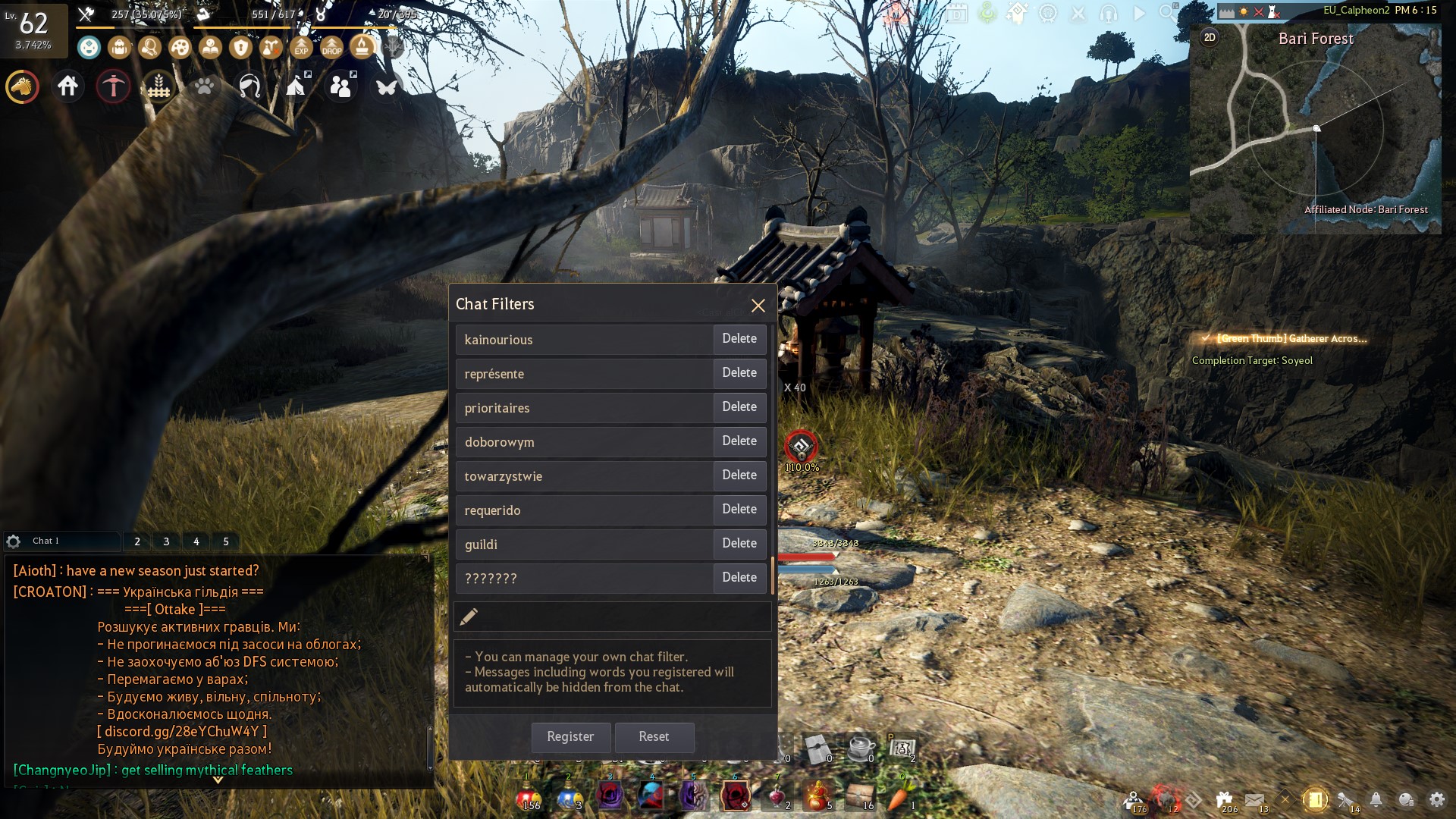Select the Green Thumb Gatherer quest tracker
The image size is (1456, 819).
point(1291,339)
